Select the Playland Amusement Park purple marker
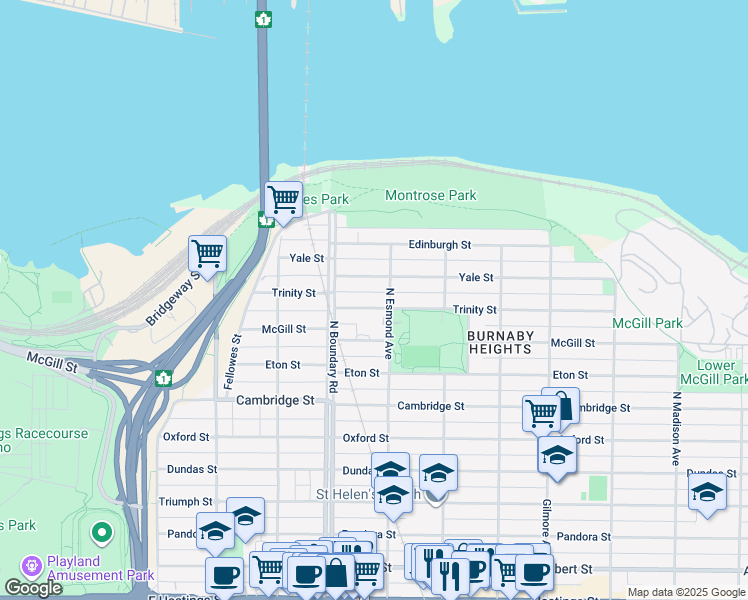The image size is (748, 600). [32, 566]
